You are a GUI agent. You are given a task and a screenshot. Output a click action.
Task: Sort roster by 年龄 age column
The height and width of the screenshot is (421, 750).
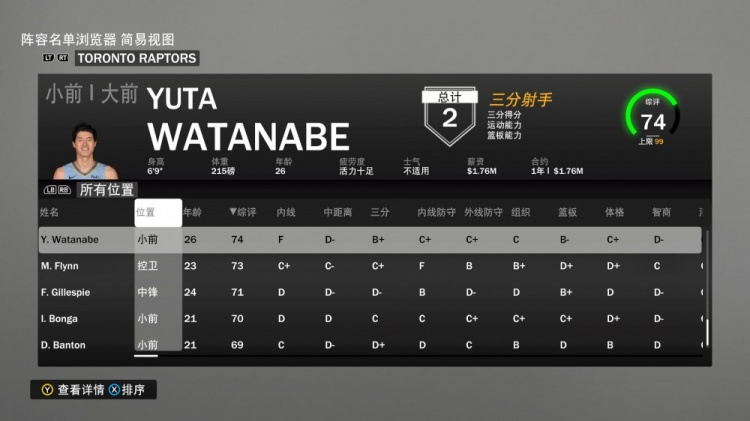[192, 212]
